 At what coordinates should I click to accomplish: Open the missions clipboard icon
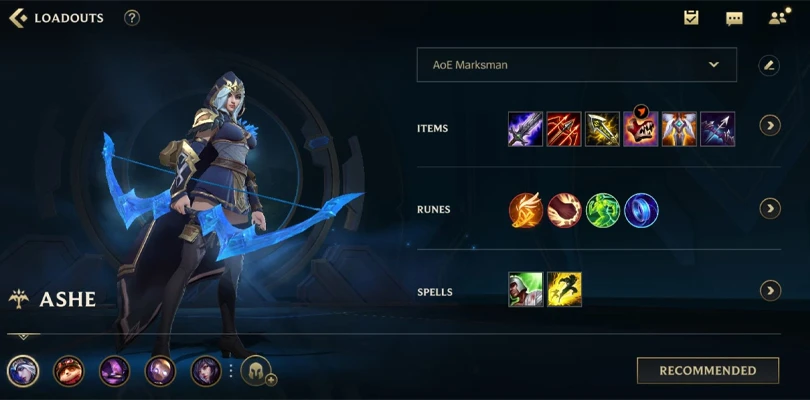point(691,18)
